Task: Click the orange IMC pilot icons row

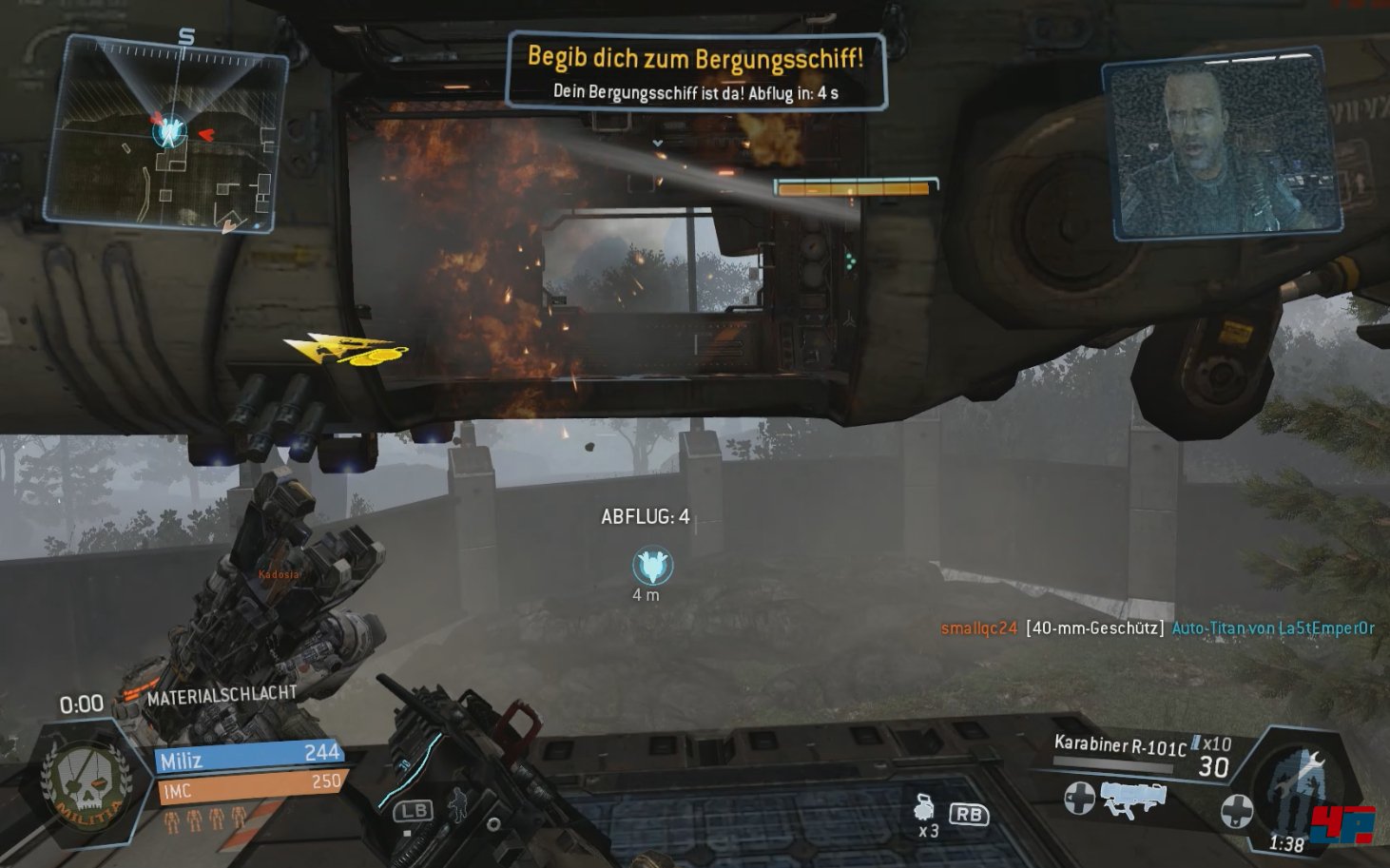Action: (205, 818)
